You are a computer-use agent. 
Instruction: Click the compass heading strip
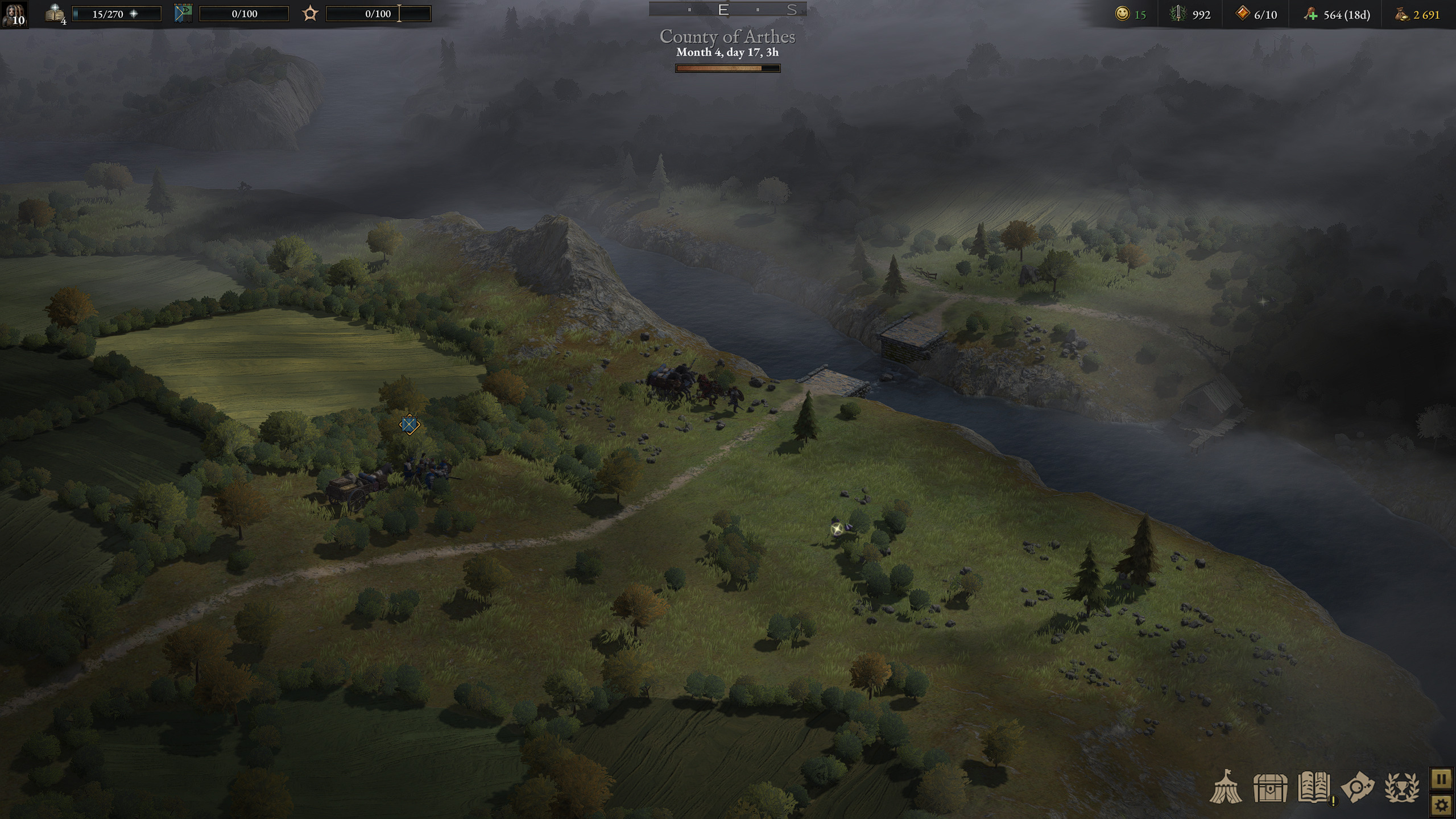(x=727, y=10)
